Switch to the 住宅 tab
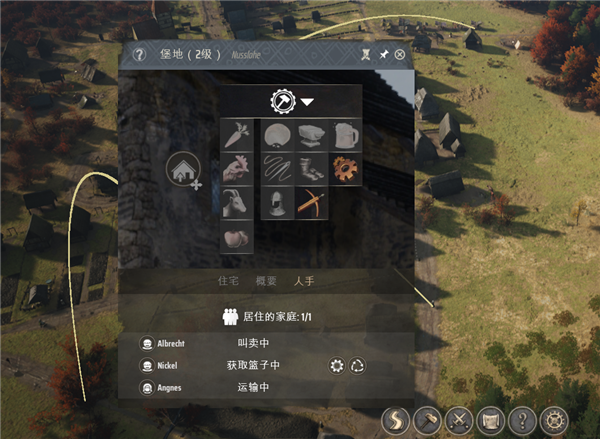Screen dimensions: 600x439 229,281
